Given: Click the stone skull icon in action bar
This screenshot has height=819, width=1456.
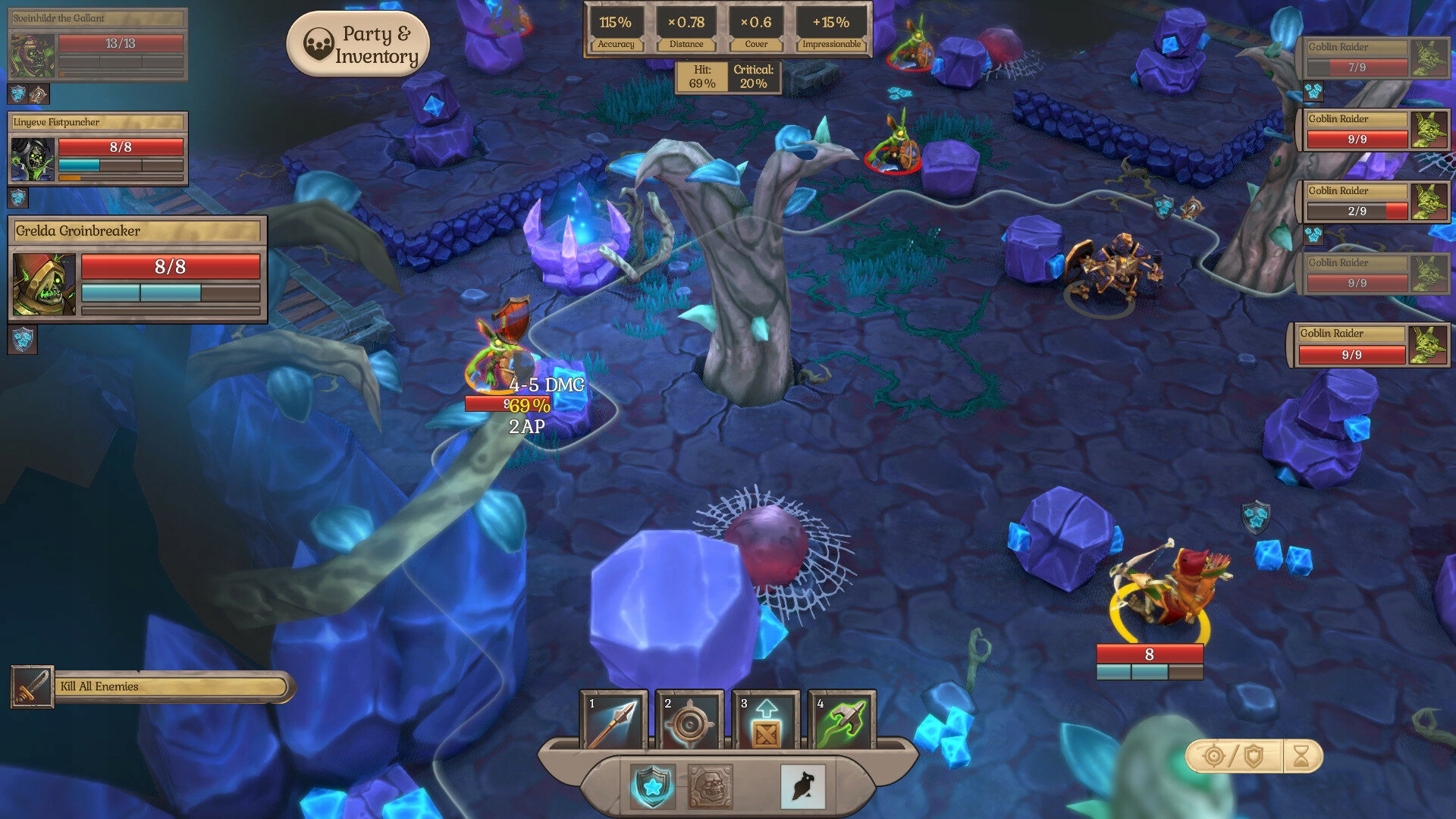Looking at the screenshot, I should 710,786.
